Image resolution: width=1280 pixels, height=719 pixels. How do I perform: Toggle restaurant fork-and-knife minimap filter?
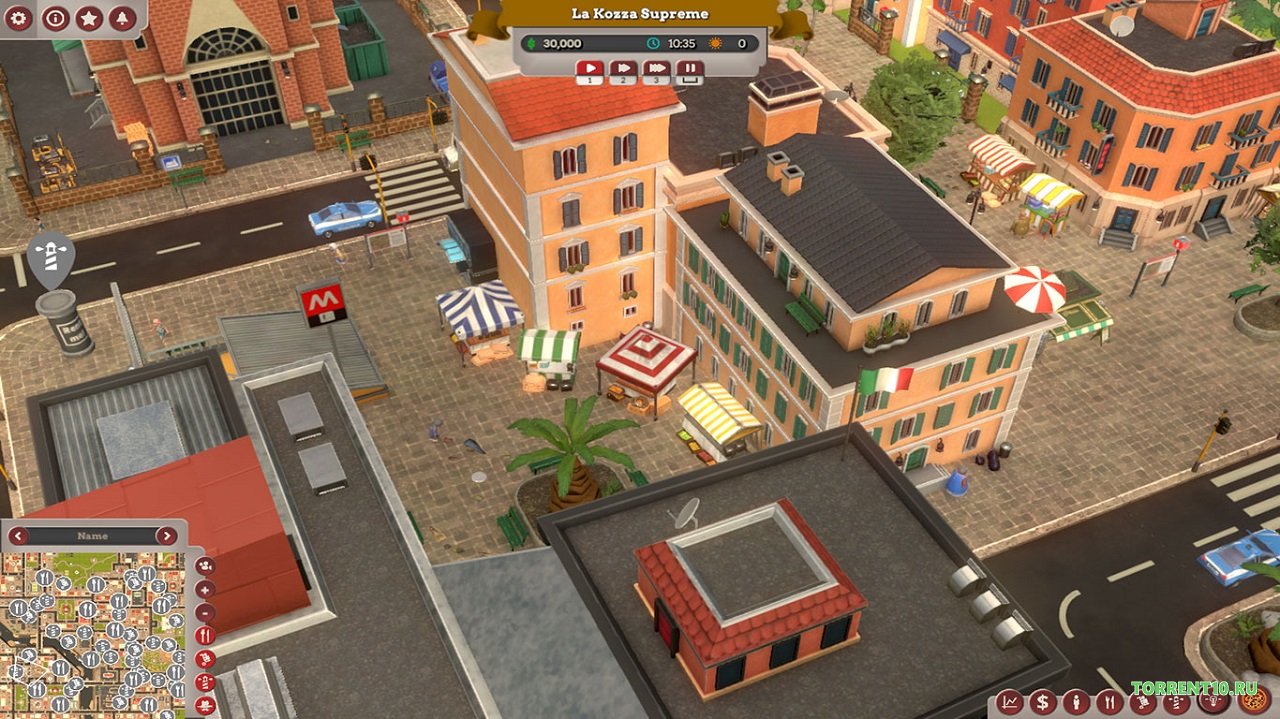[205, 636]
